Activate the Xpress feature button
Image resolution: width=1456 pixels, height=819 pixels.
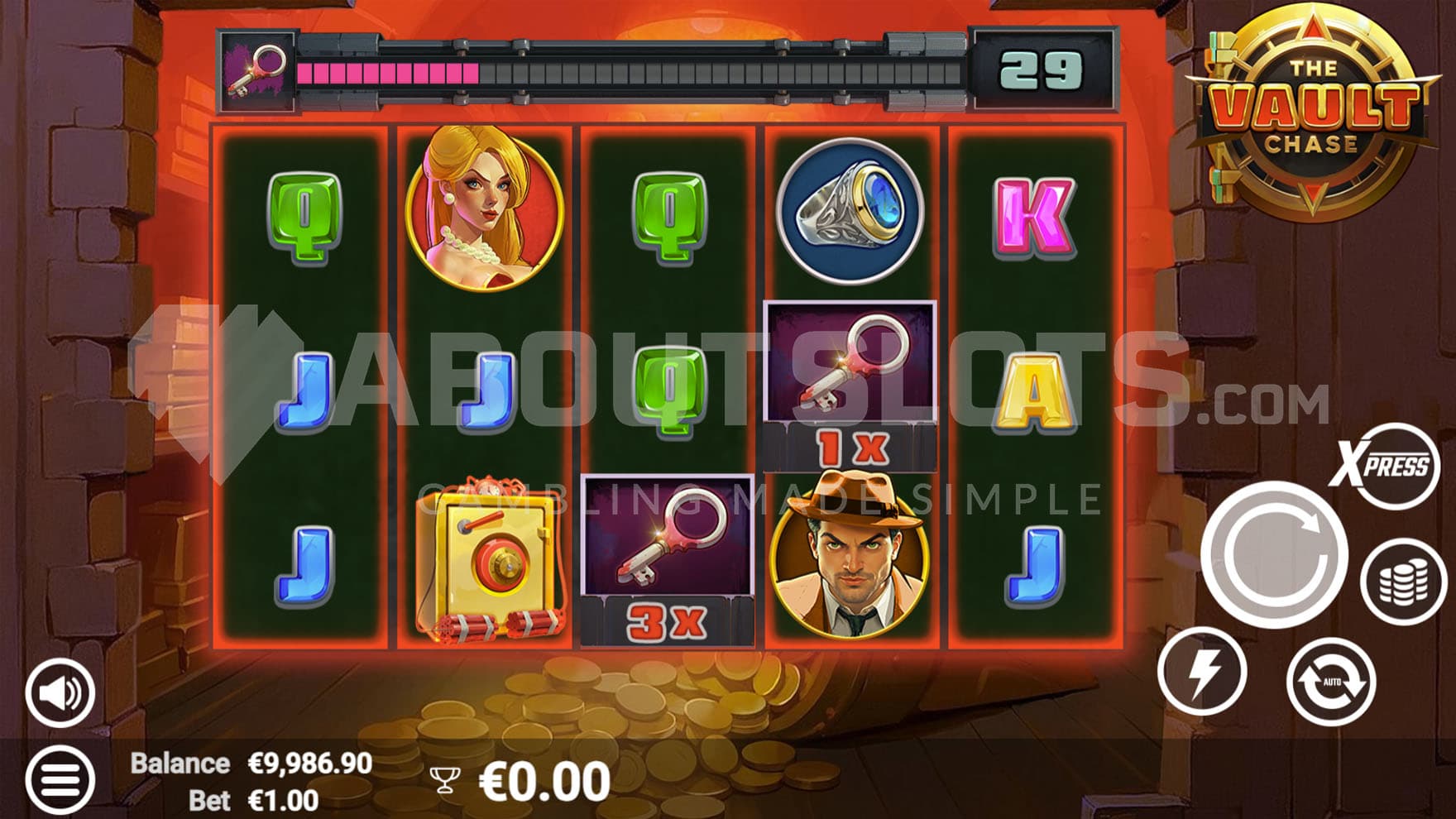pos(1382,466)
